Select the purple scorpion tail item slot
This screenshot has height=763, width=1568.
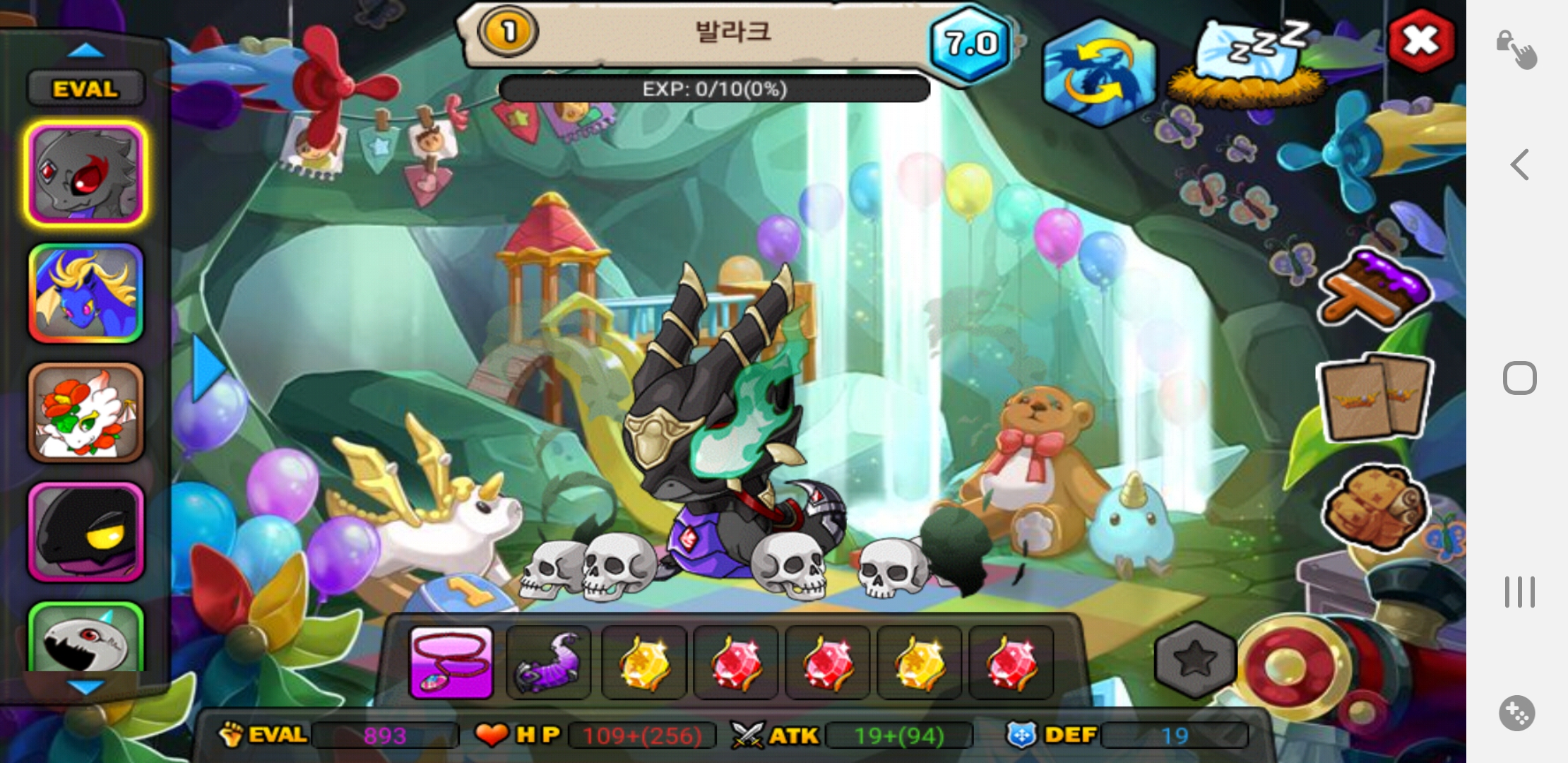(549, 662)
